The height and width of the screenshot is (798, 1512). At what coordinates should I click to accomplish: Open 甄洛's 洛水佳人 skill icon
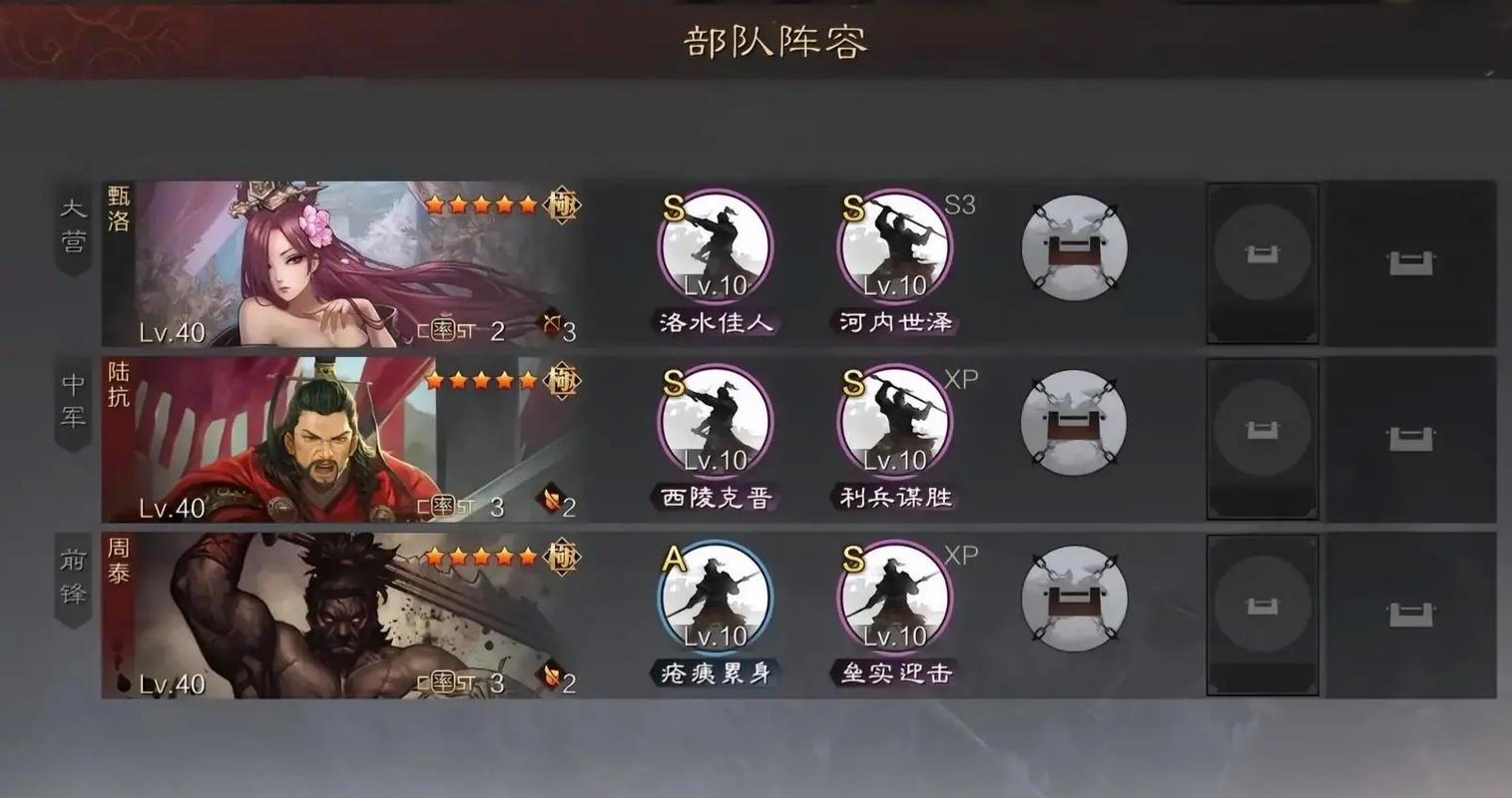tap(715, 247)
